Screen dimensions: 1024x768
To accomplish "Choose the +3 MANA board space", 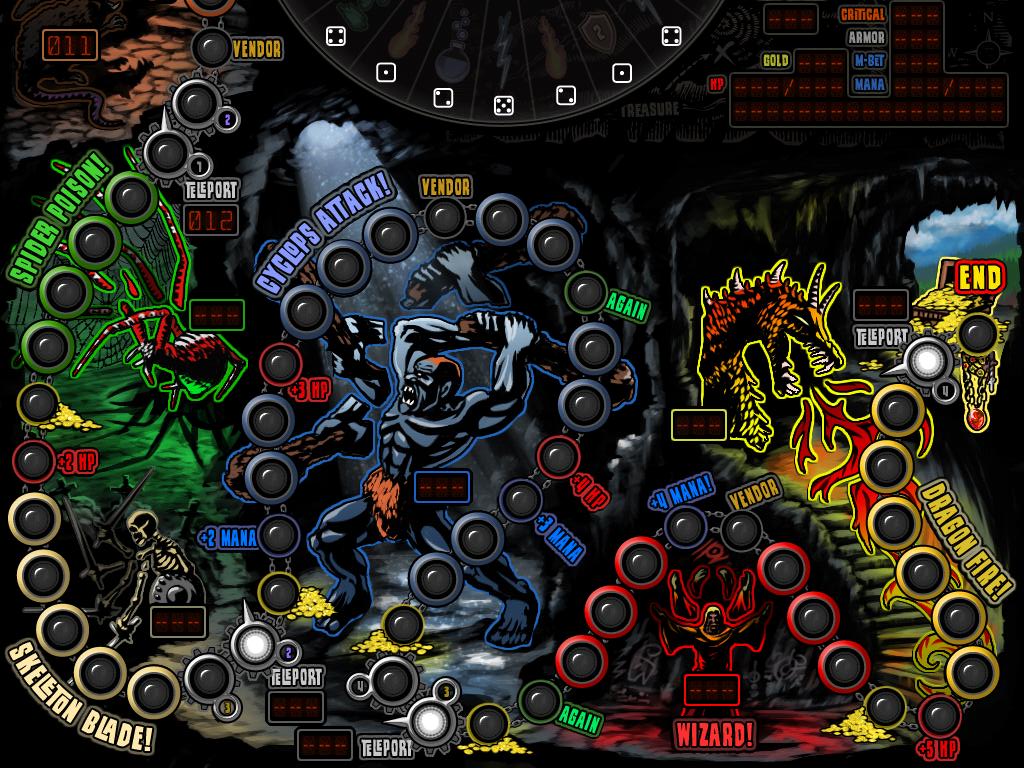I will 520,500.
